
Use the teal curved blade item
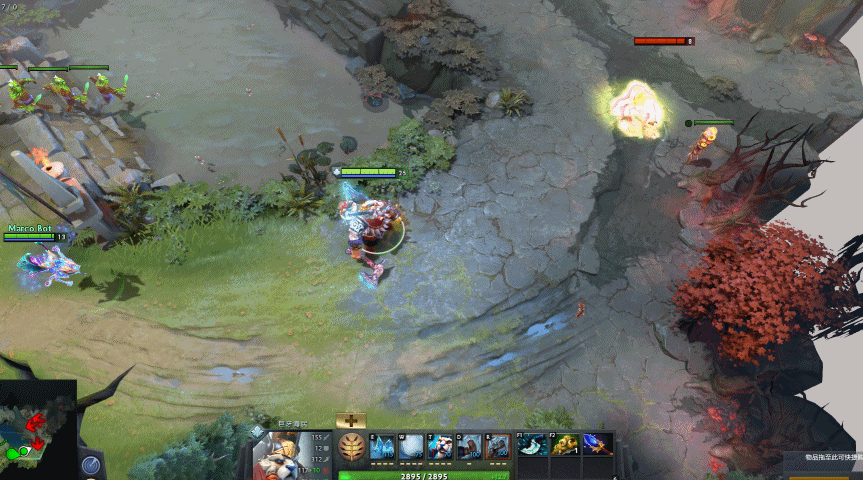(x=532, y=445)
